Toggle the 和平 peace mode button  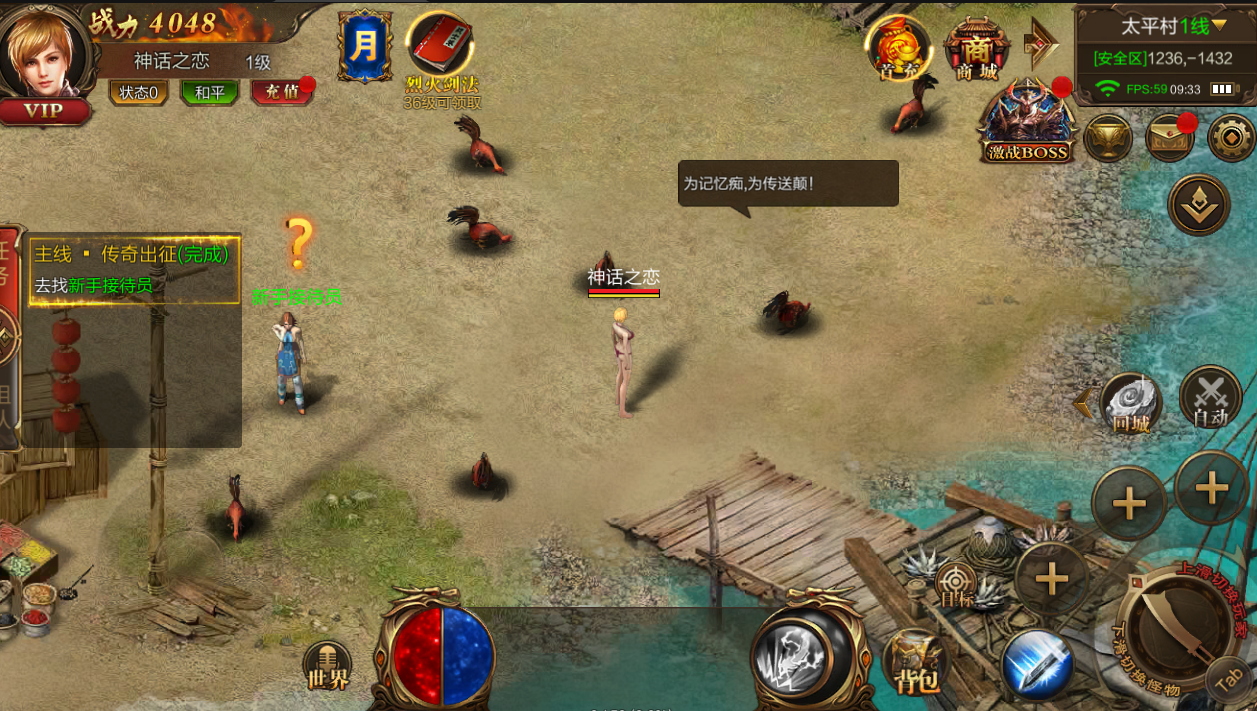coord(209,93)
